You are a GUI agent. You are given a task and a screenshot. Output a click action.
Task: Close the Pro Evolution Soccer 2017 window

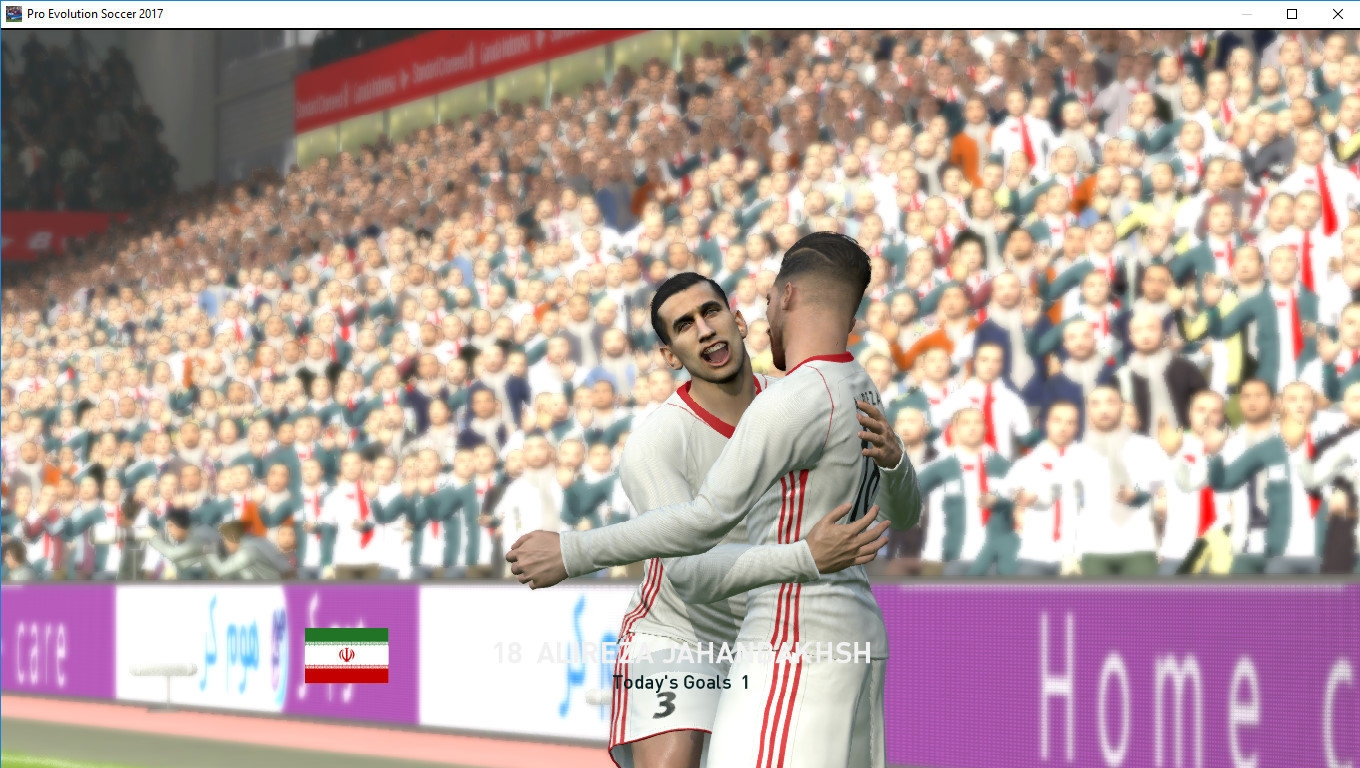click(1337, 14)
